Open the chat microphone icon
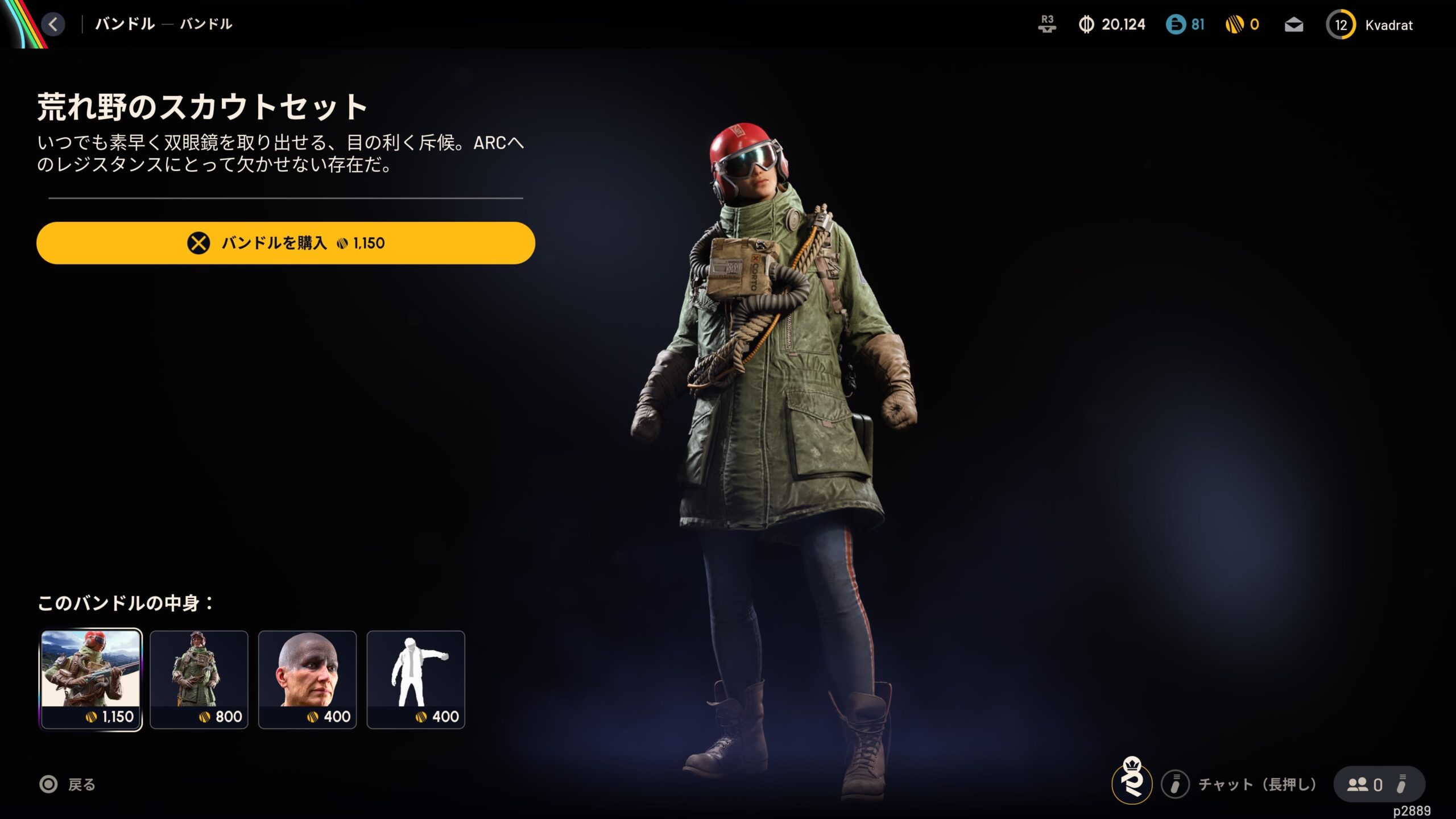This screenshot has width=1456, height=819. [x=1175, y=785]
